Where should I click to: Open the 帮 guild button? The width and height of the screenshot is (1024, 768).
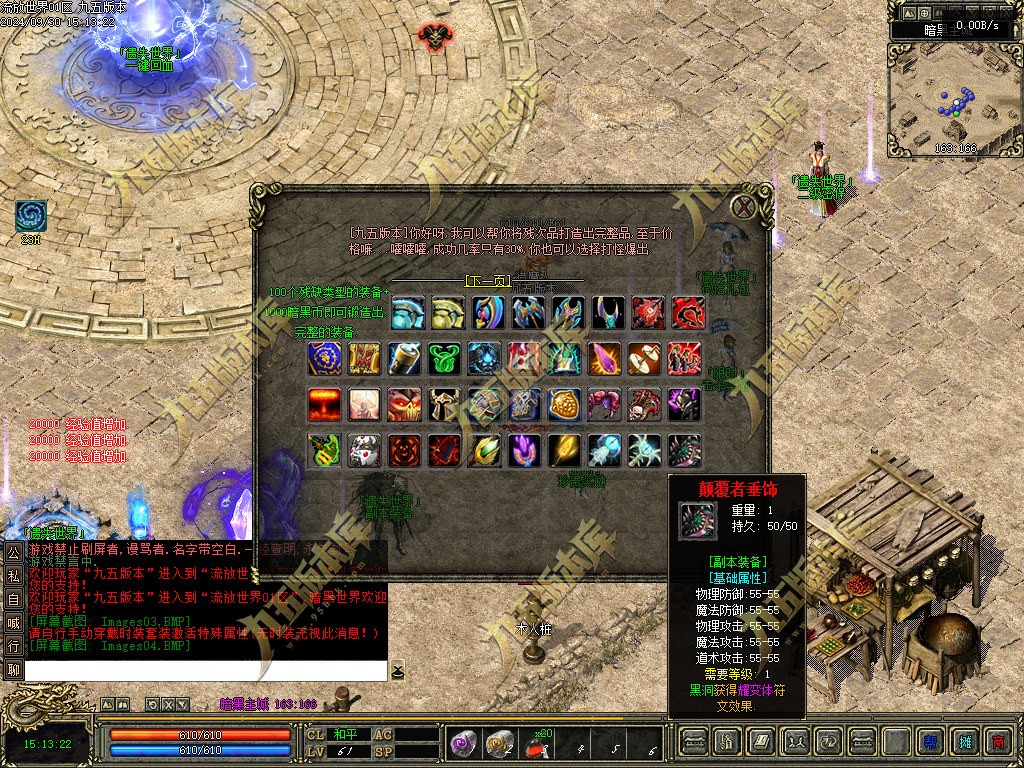931,742
